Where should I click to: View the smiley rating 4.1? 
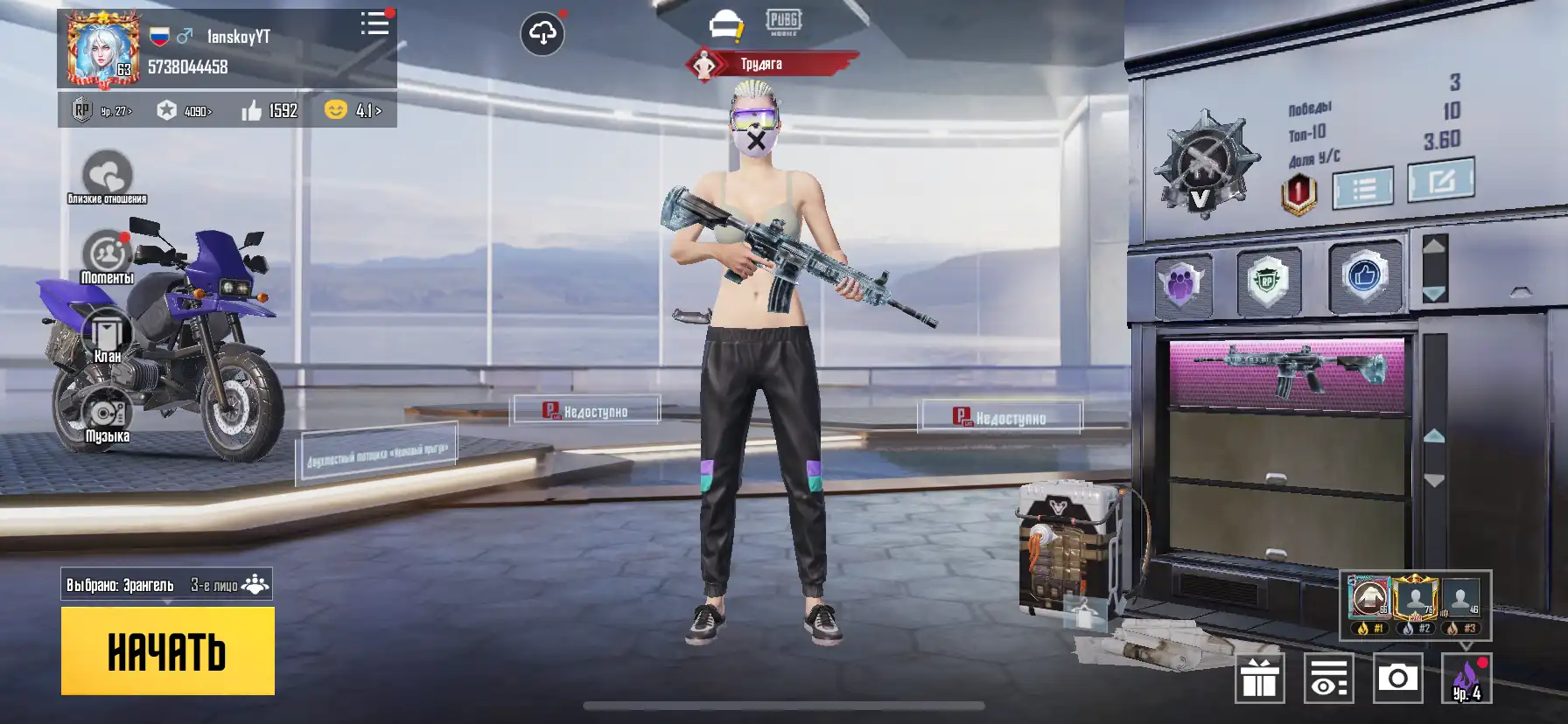(353, 110)
